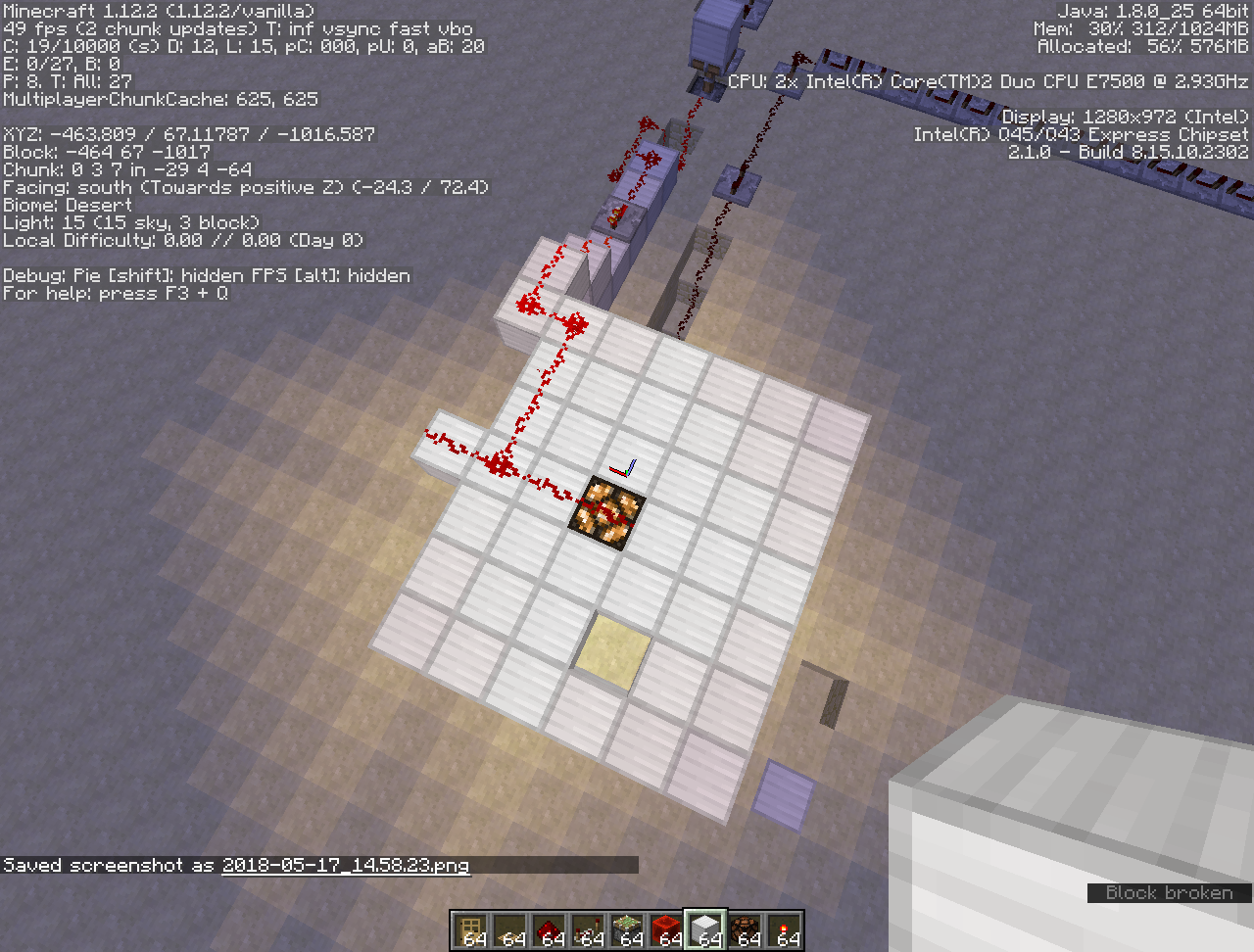This screenshot has width=1254, height=952.
Task: Select the wooden door in the hotbar
Action: [471, 930]
